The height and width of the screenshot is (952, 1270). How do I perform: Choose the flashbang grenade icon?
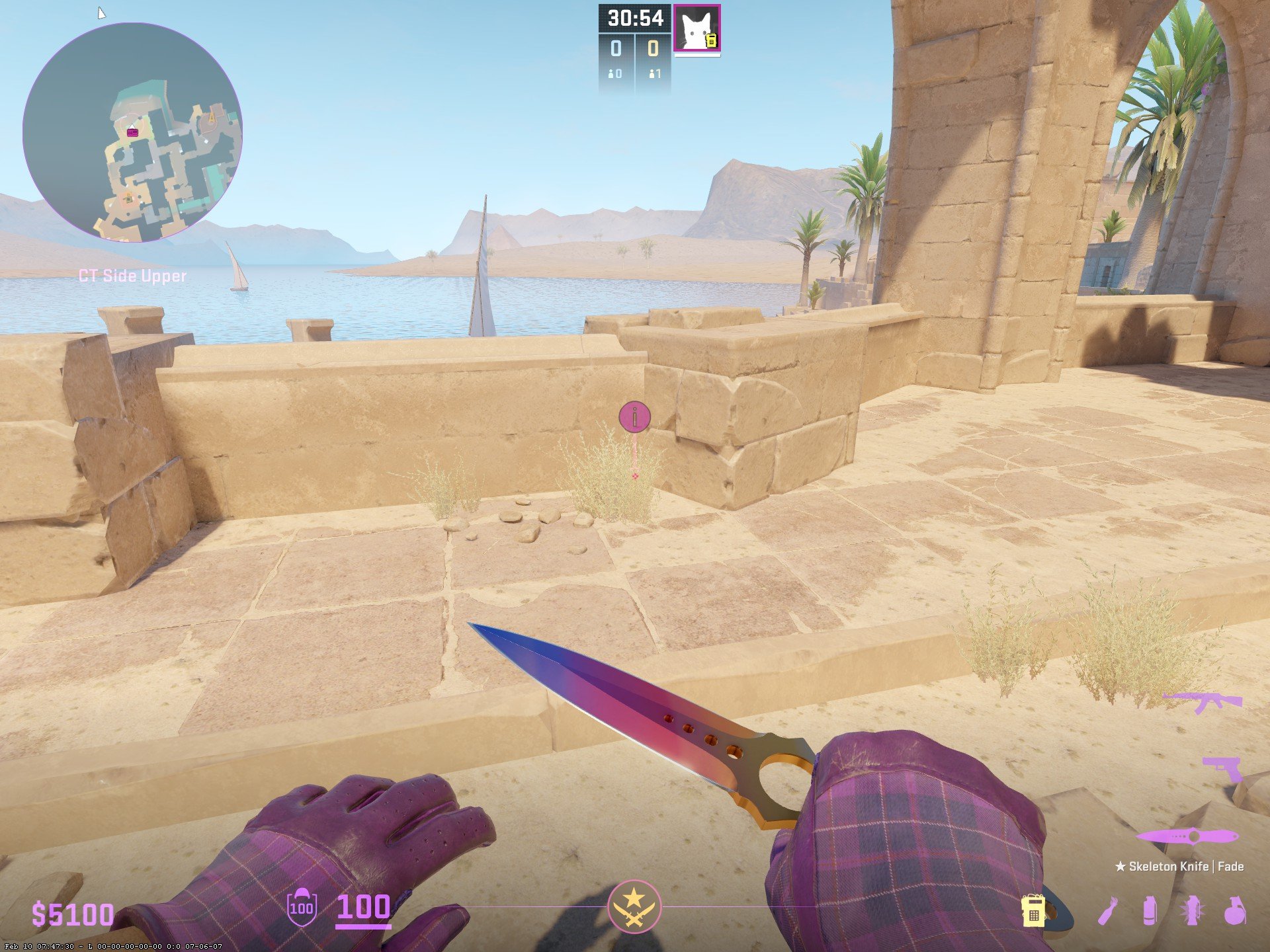coord(1192,911)
